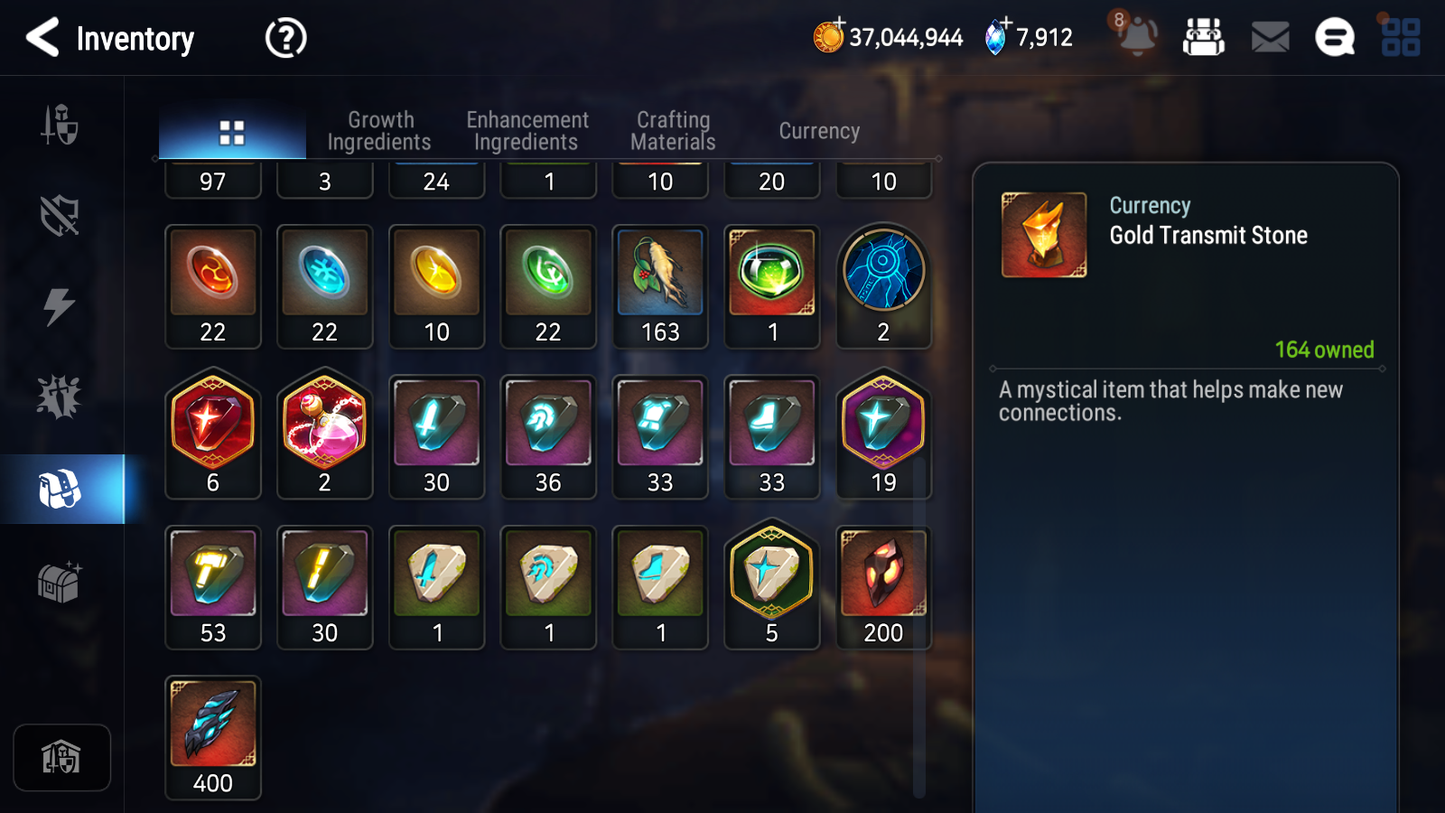
Task: Choose the herb root item with 163
Action: (x=660, y=286)
